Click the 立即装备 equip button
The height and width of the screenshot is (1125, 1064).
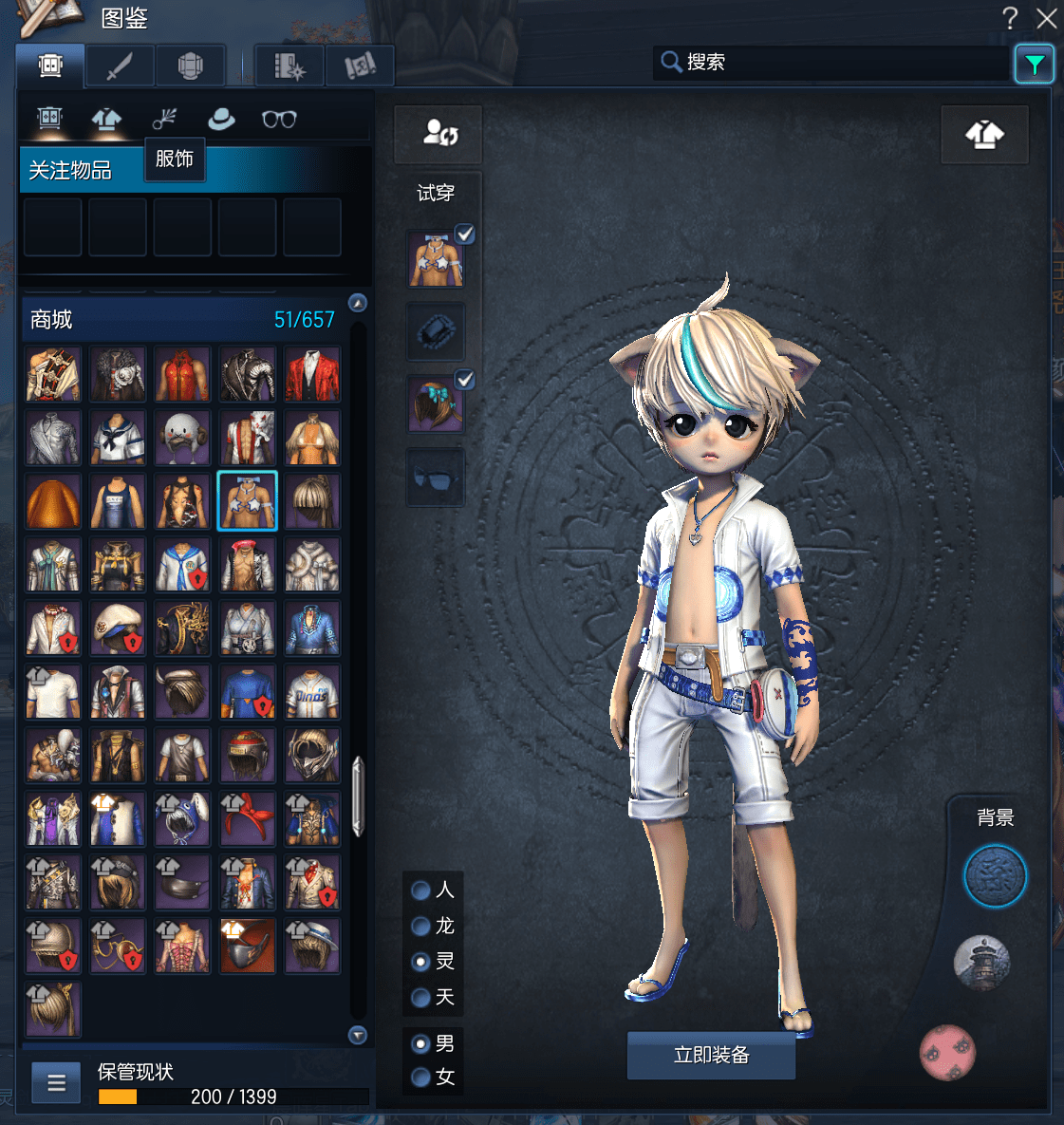pos(711,1055)
